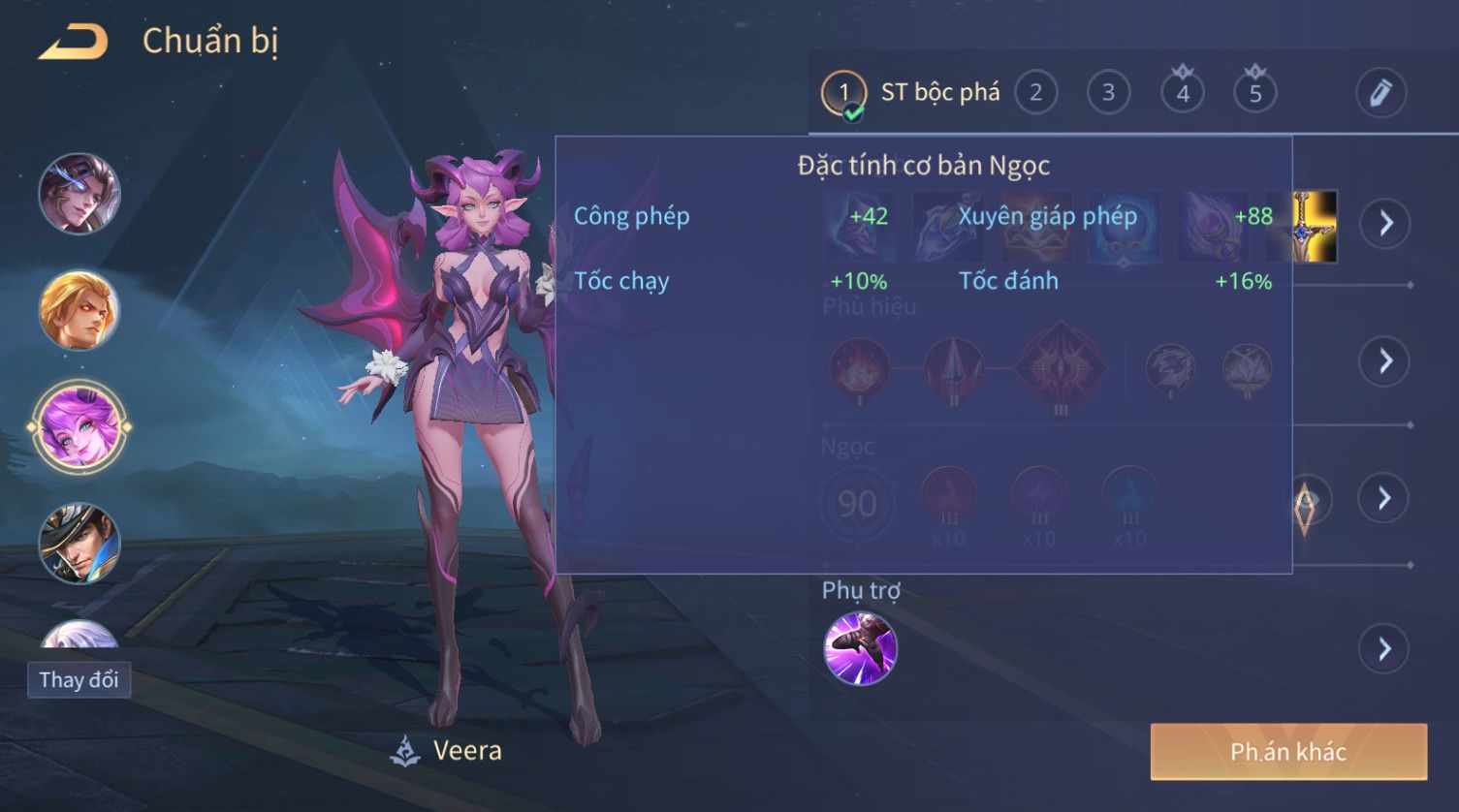Choose locked build preset 4

pos(1183,93)
